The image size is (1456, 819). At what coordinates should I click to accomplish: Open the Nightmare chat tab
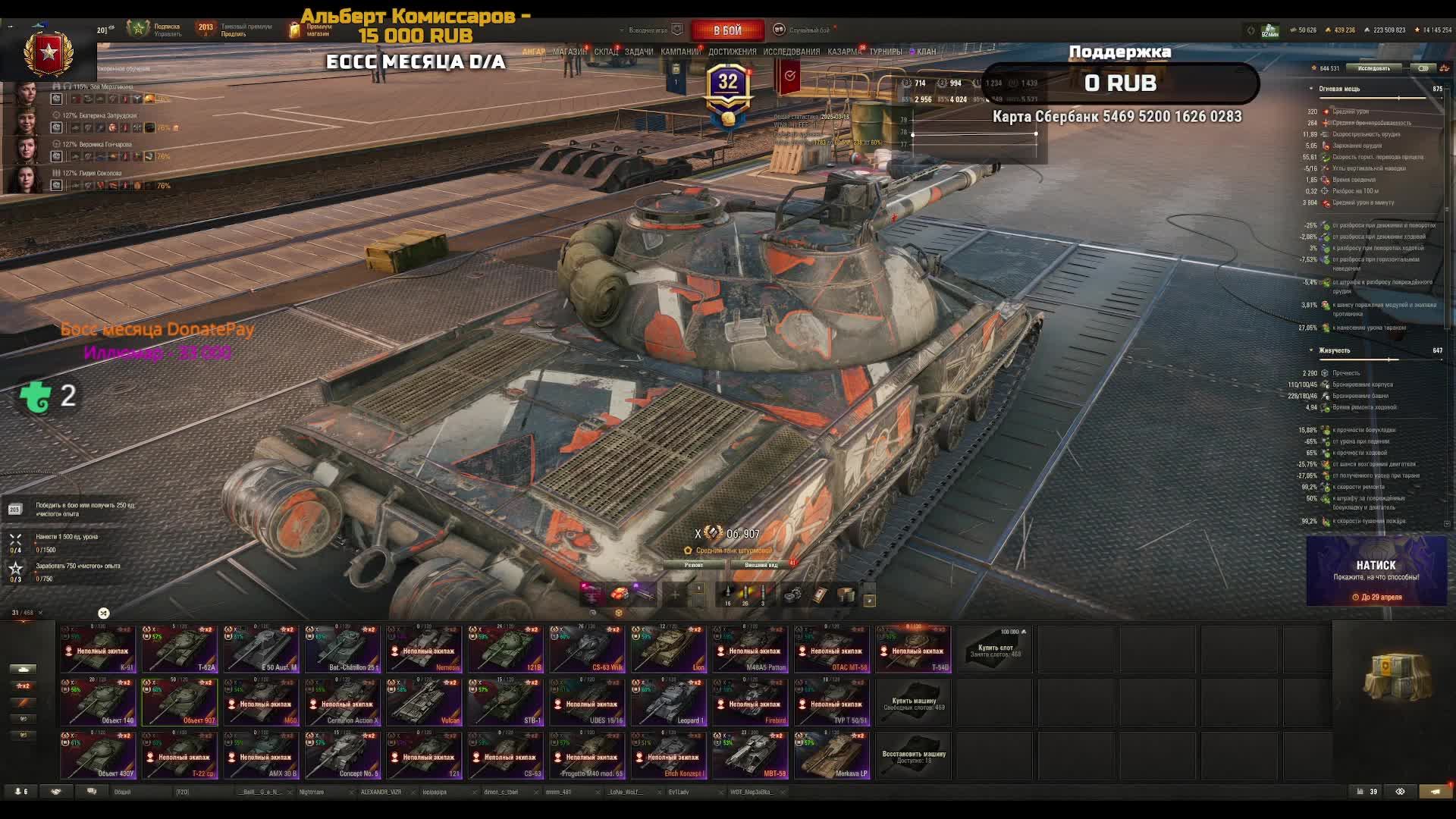312,792
